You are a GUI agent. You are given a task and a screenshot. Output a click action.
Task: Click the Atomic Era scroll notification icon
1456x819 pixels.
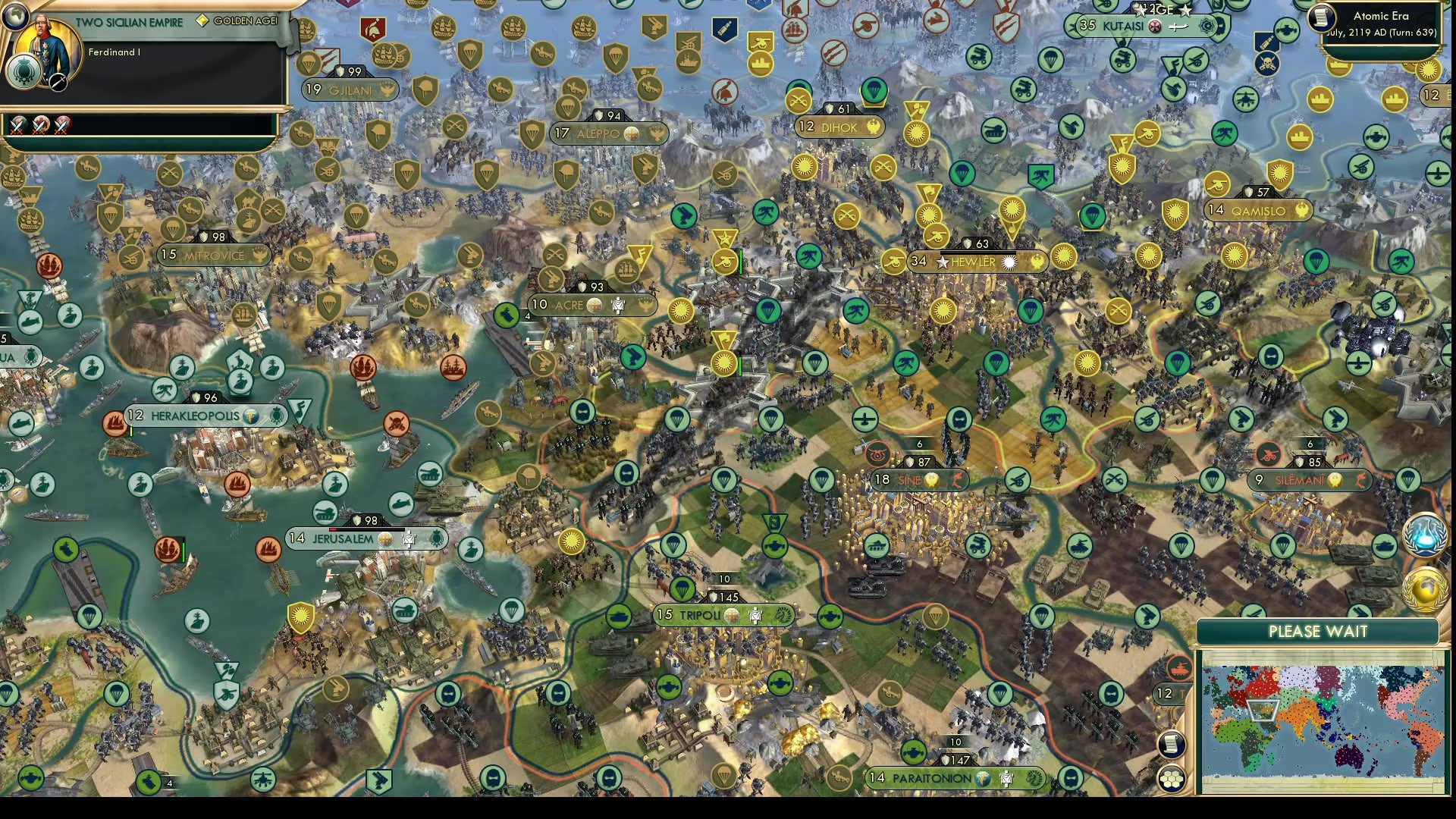click(1322, 18)
